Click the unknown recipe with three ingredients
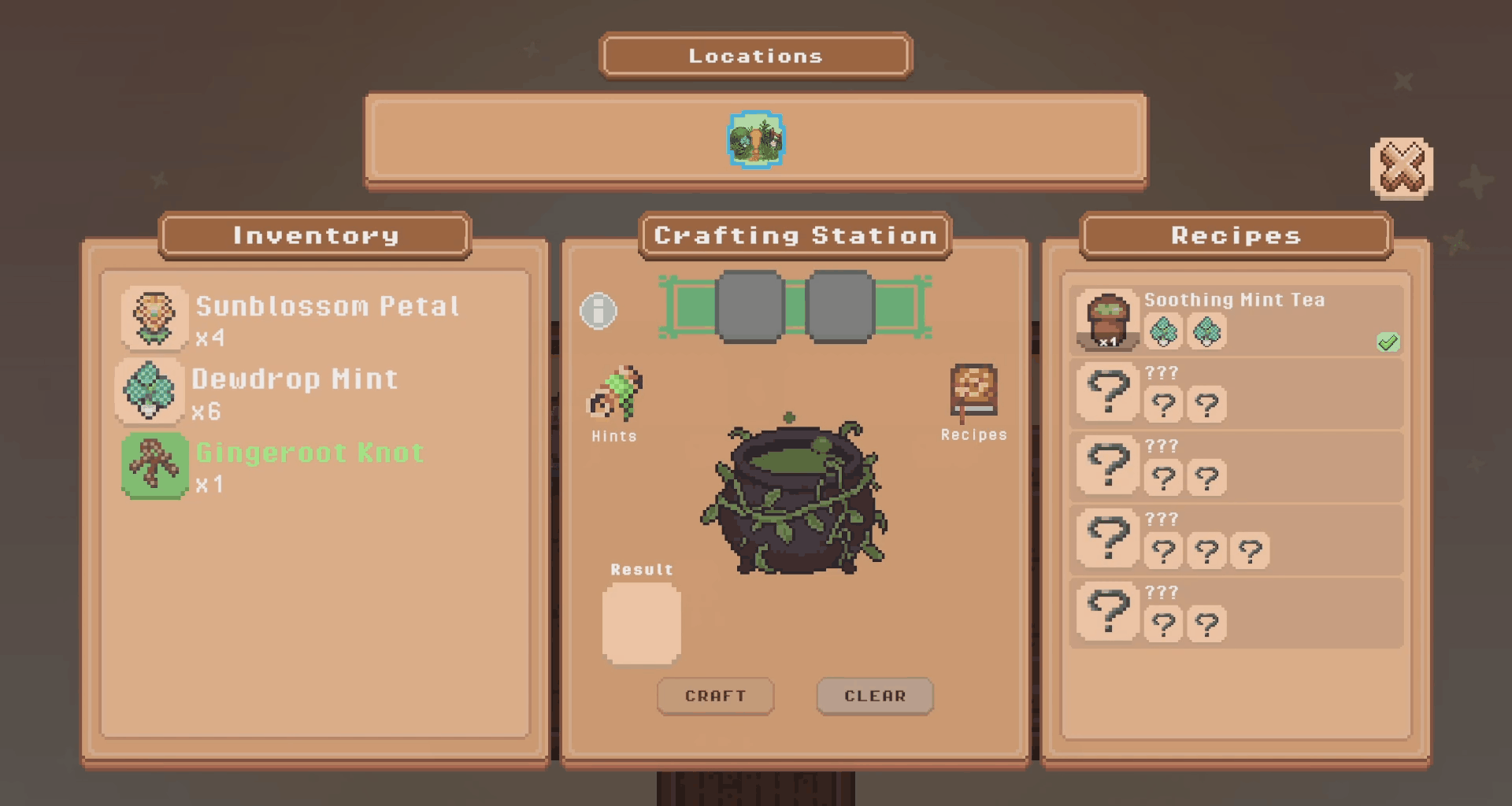Image resolution: width=1512 pixels, height=806 pixels. pyautogui.click(x=1236, y=539)
